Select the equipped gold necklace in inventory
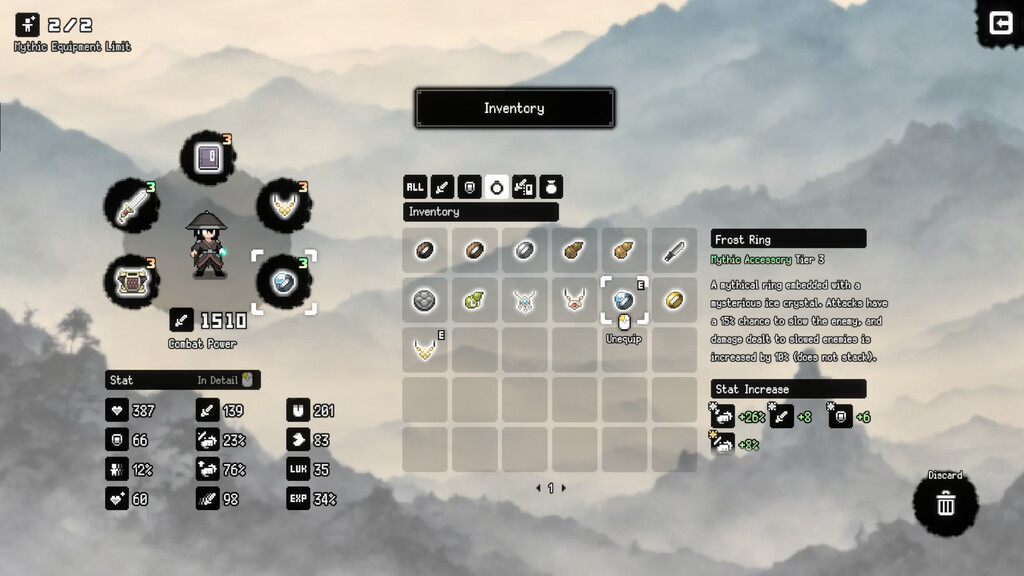Screen dimensions: 1024x576 pyautogui.click(x=425, y=350)
